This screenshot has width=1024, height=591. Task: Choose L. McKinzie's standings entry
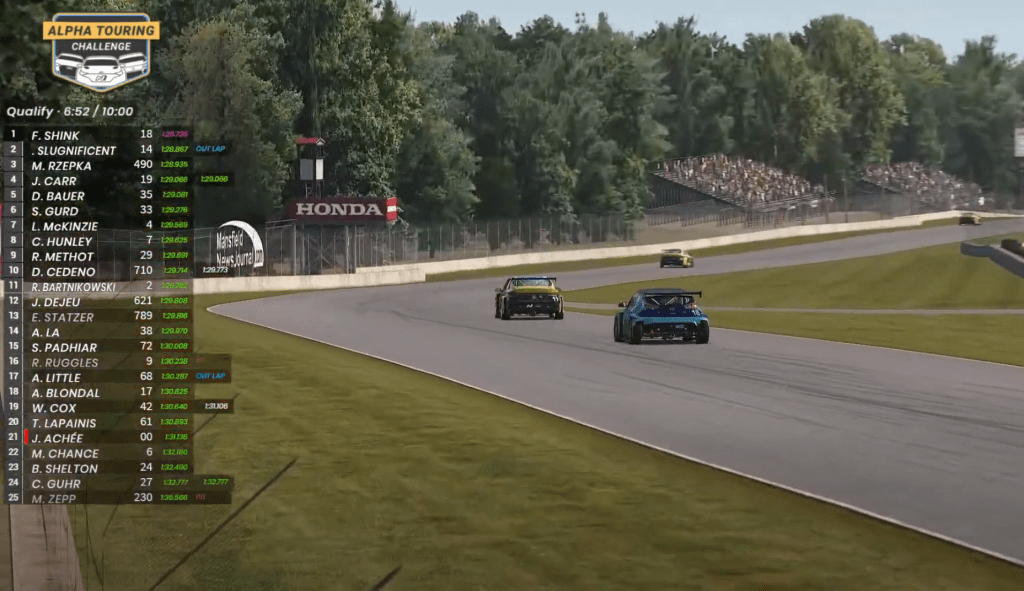coord(65,226)
